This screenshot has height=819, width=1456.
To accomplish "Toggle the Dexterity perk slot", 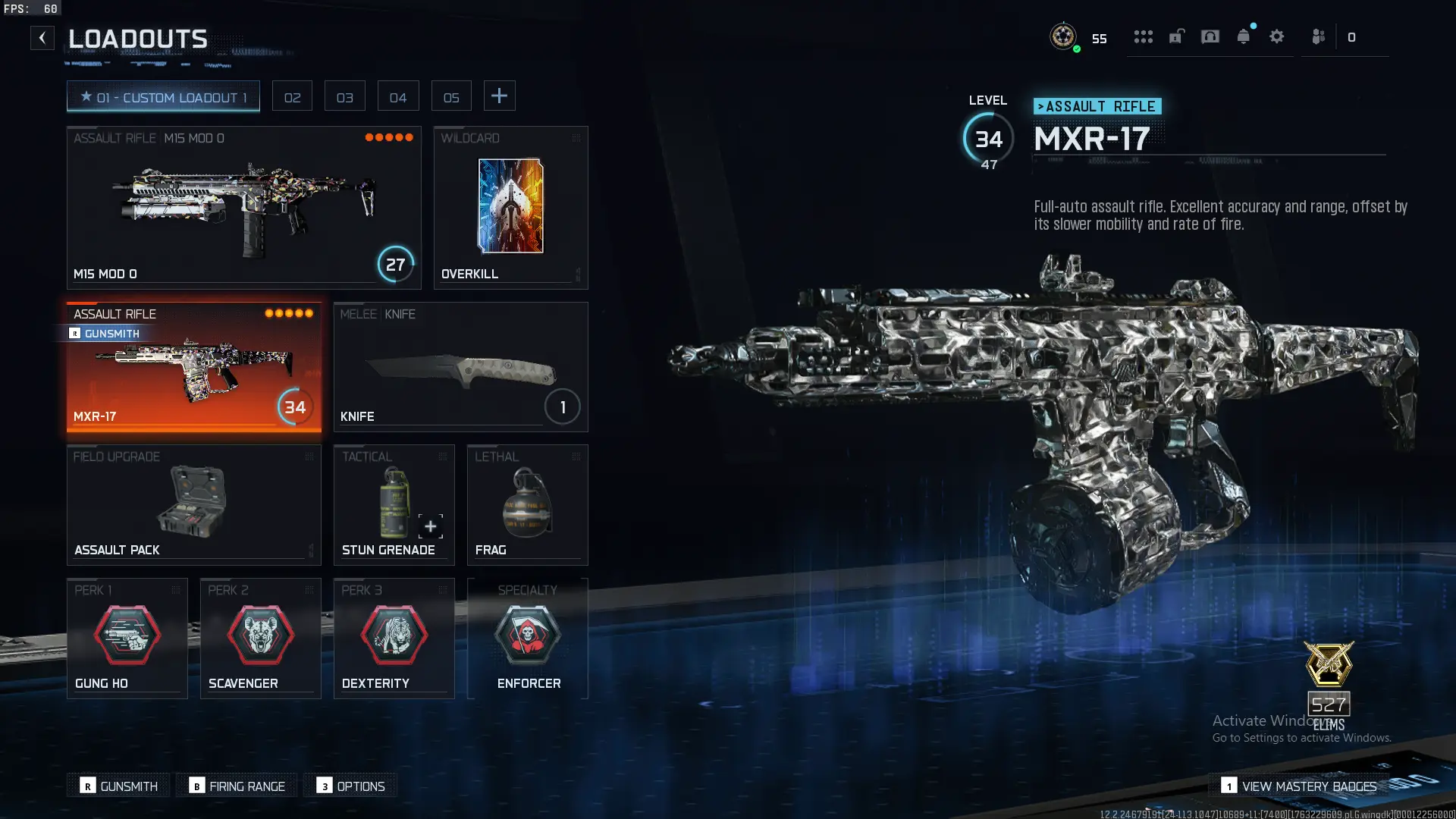I will 394,637.
